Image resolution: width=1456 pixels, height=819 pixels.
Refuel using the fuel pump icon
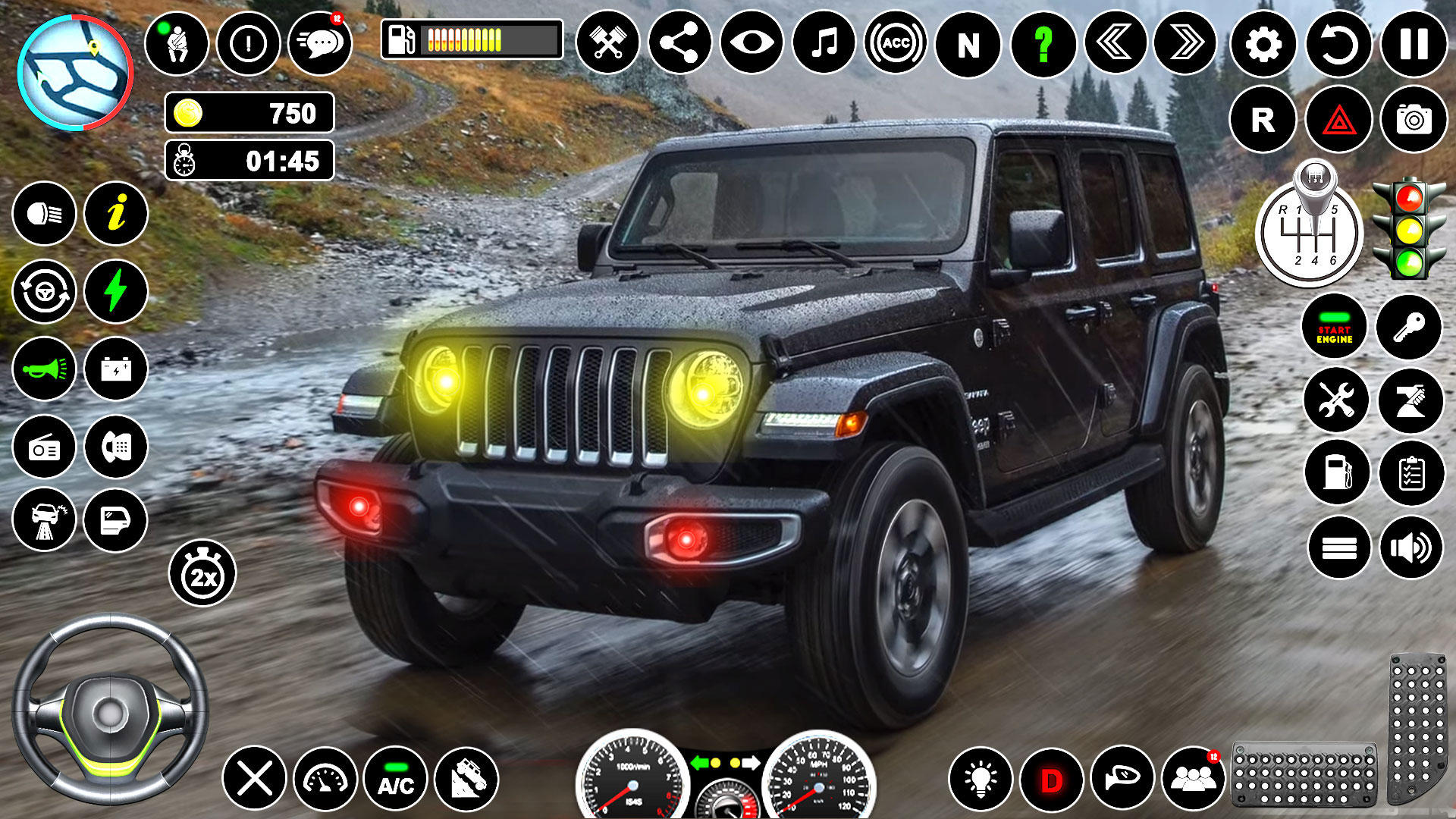coord(1336,472)
